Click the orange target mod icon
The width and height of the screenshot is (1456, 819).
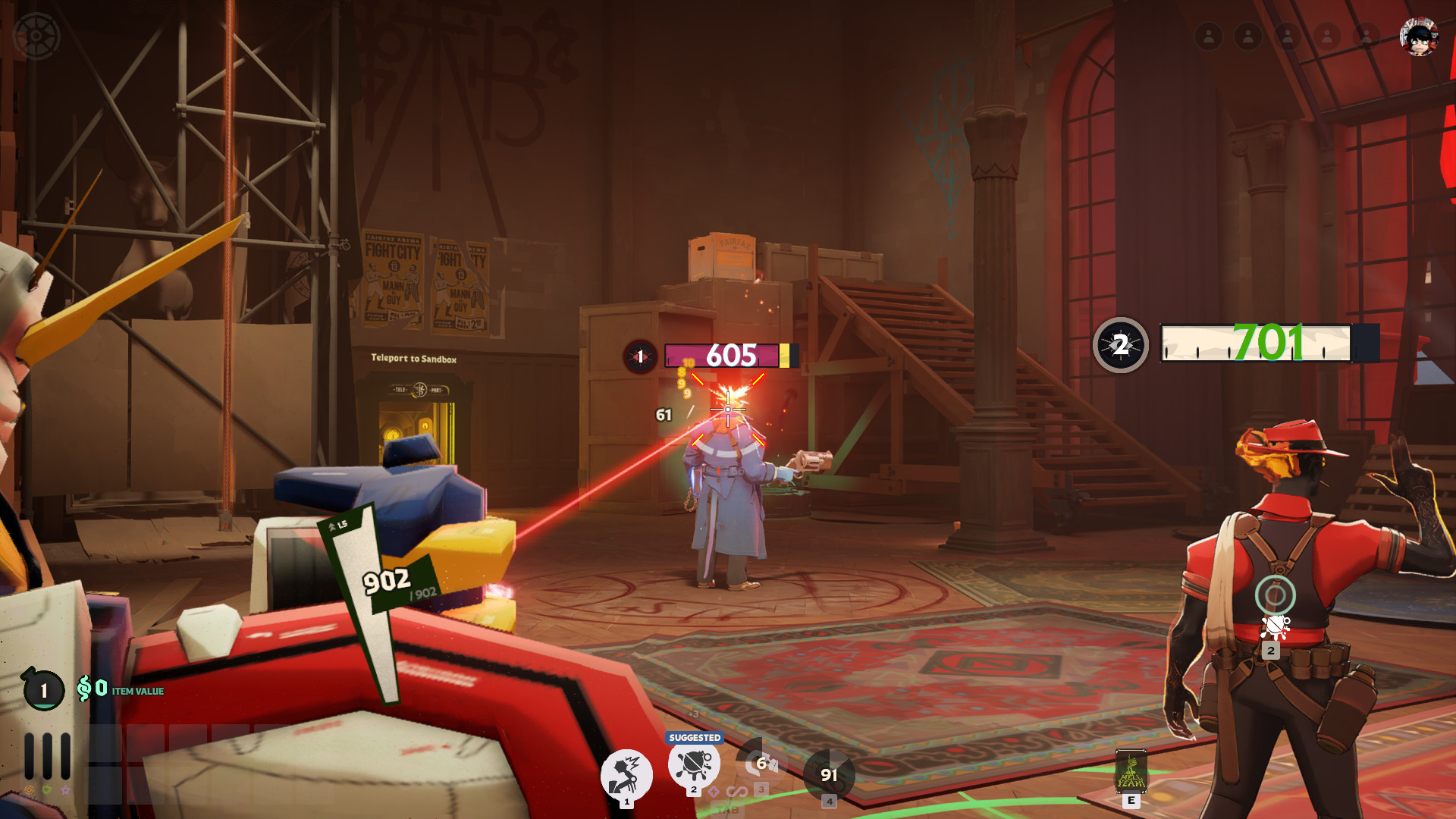point(29,790)
